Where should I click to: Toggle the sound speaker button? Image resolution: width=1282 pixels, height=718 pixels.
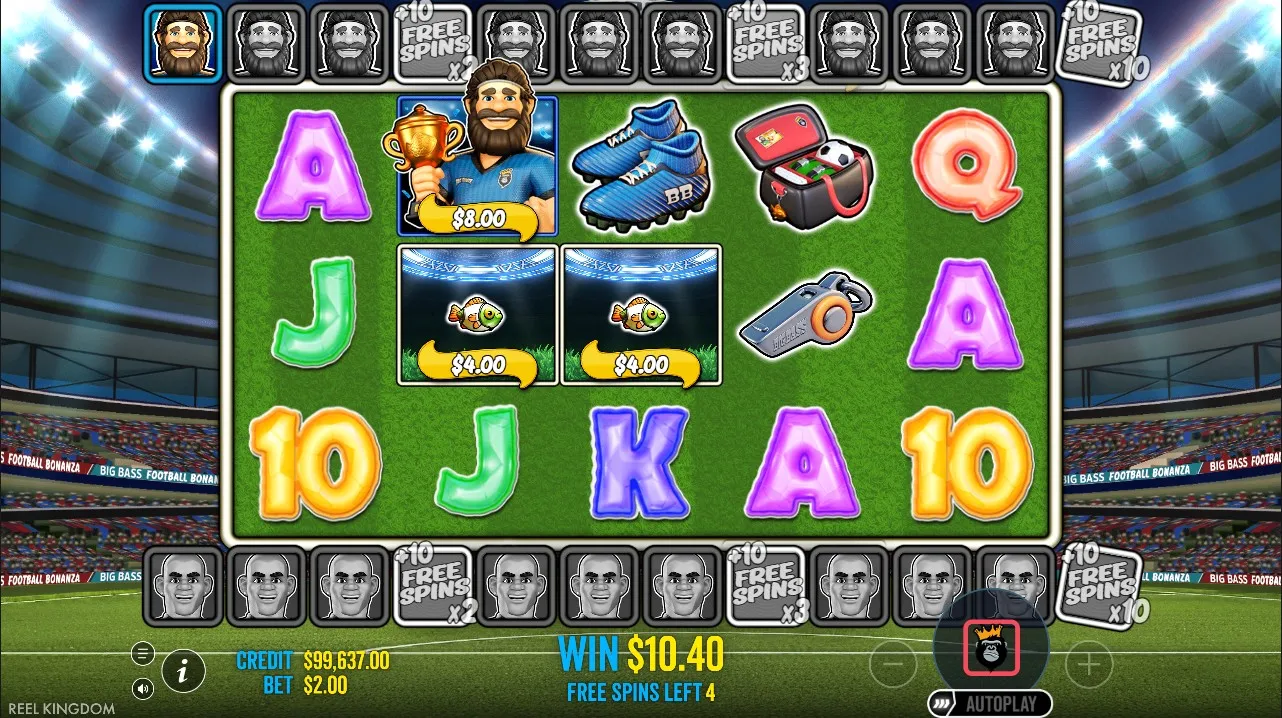pyautogui.click(x=143, y=688)
